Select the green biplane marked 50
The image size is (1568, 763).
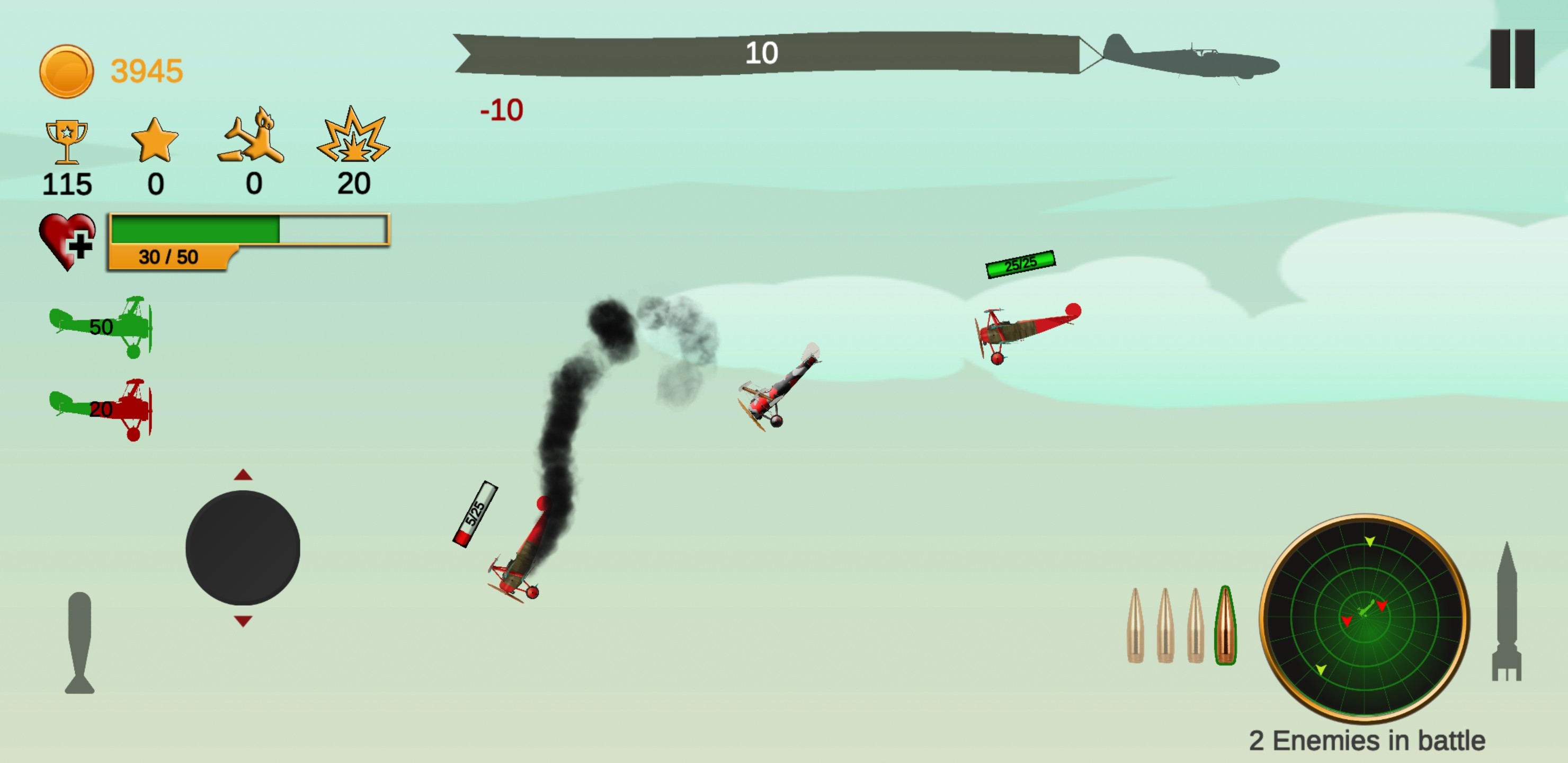(x=102, y=326)
